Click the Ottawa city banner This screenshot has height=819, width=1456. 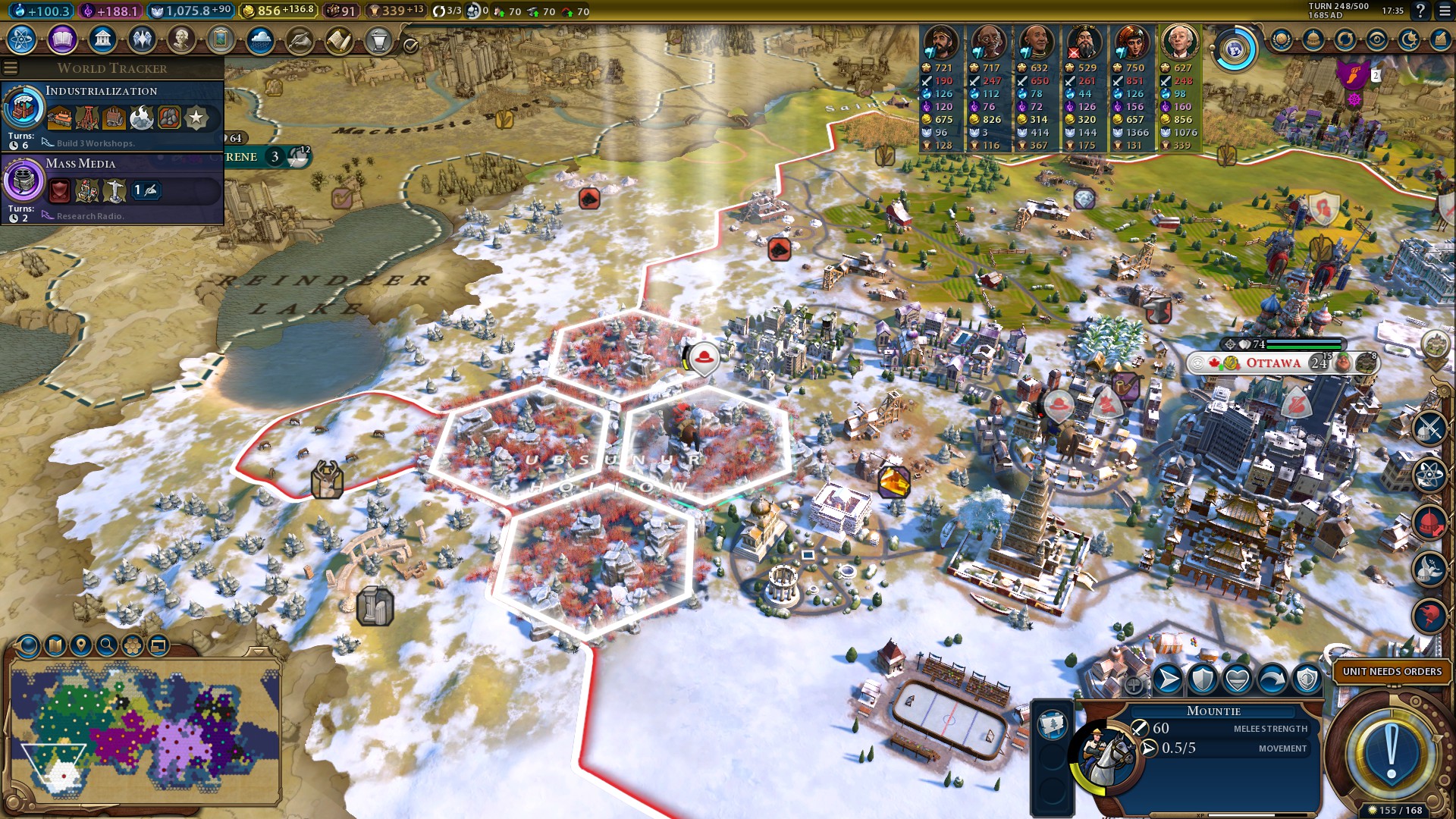1273,363
